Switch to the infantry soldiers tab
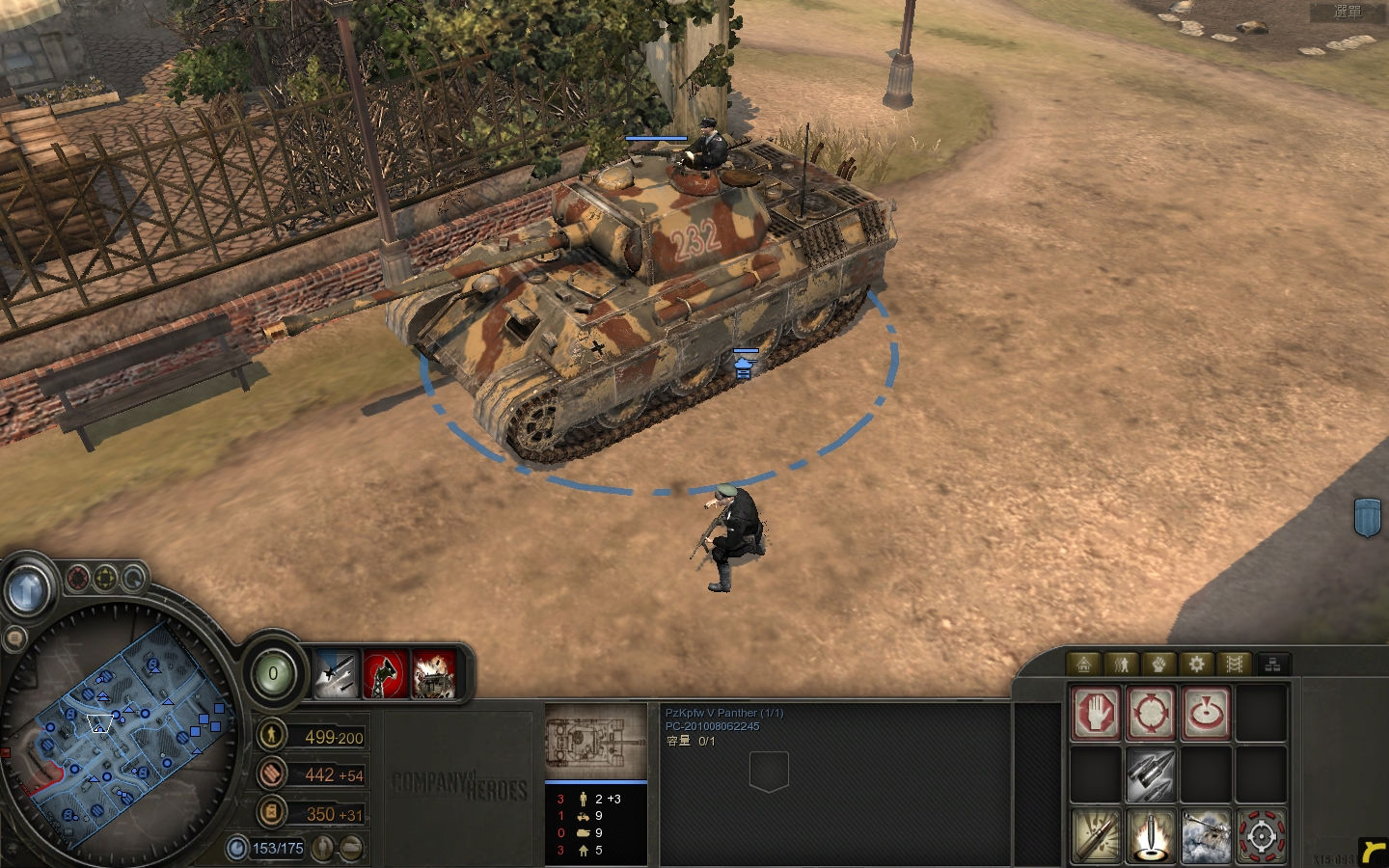The height and width of the screenshot is (868, 1389). 1121,664
